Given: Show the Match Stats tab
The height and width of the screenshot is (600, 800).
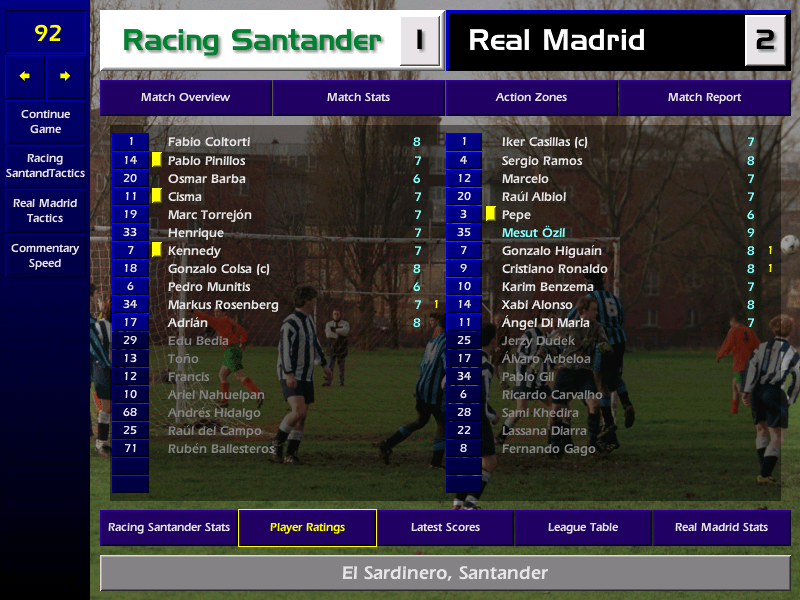Looking at the screenshot, I should click(x=358, y=98).
